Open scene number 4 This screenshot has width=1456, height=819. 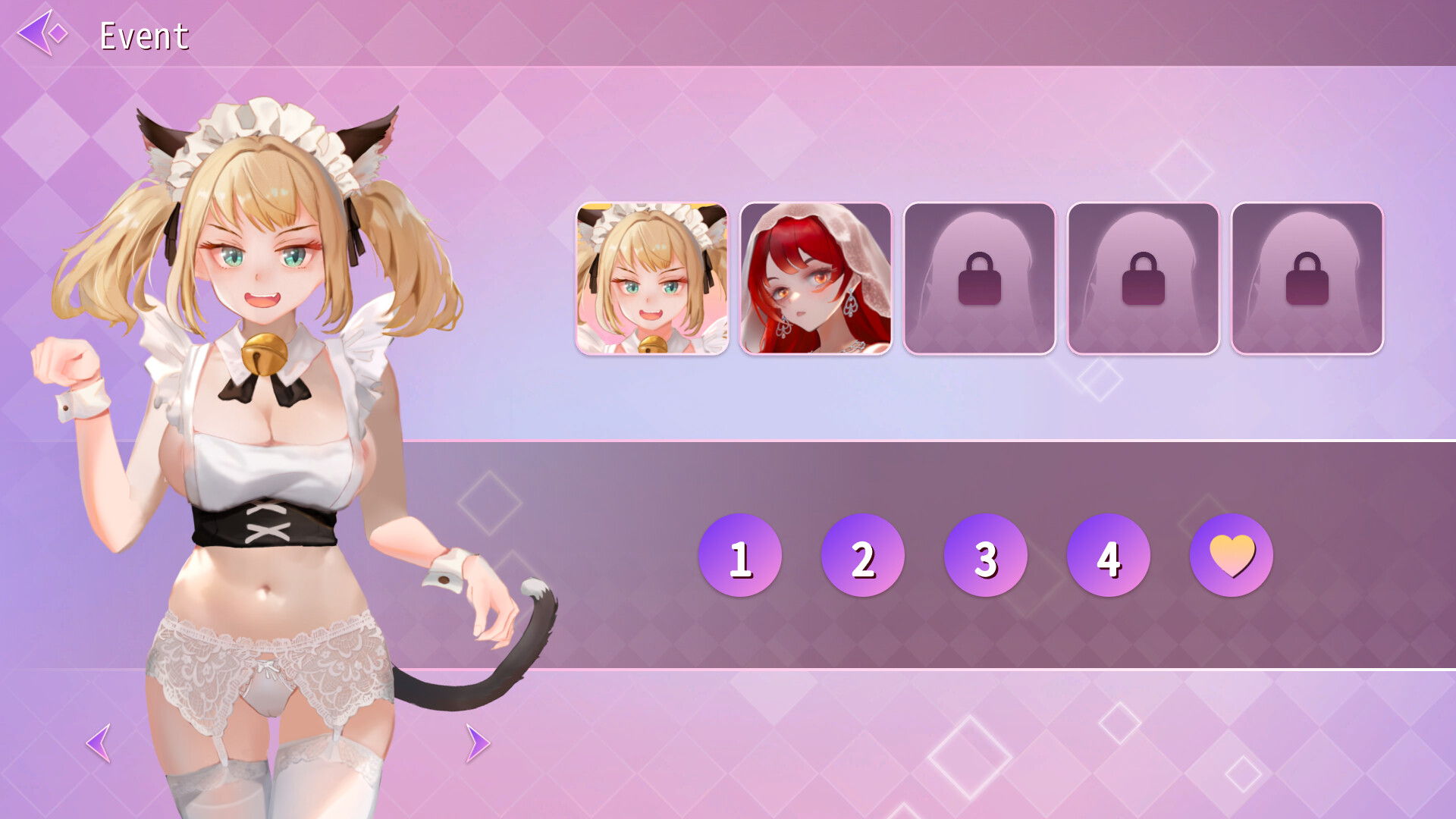coord(1108,554)
